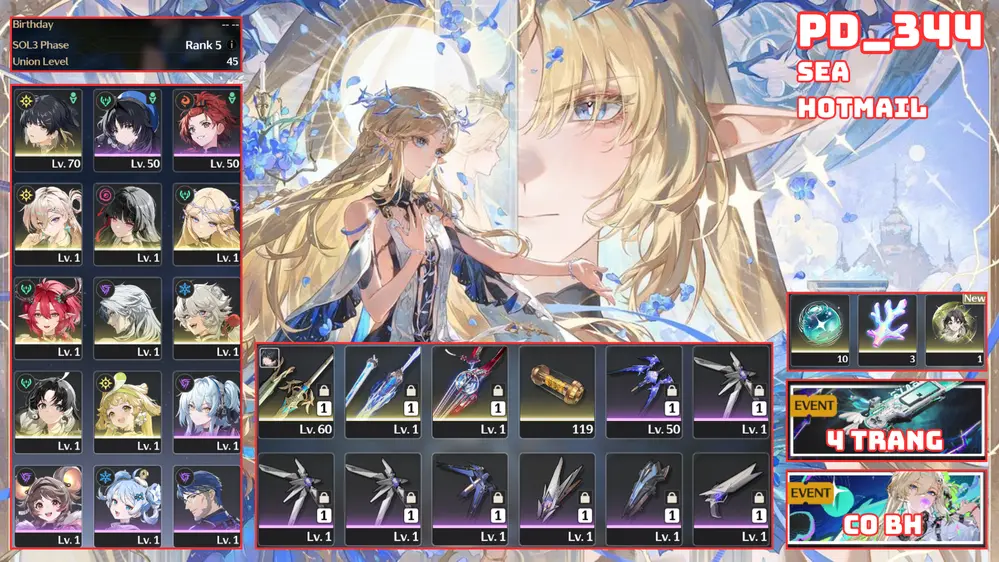Open the Lv. 60 golden sword slot
999x562 pixels.
tap(295, 391)
